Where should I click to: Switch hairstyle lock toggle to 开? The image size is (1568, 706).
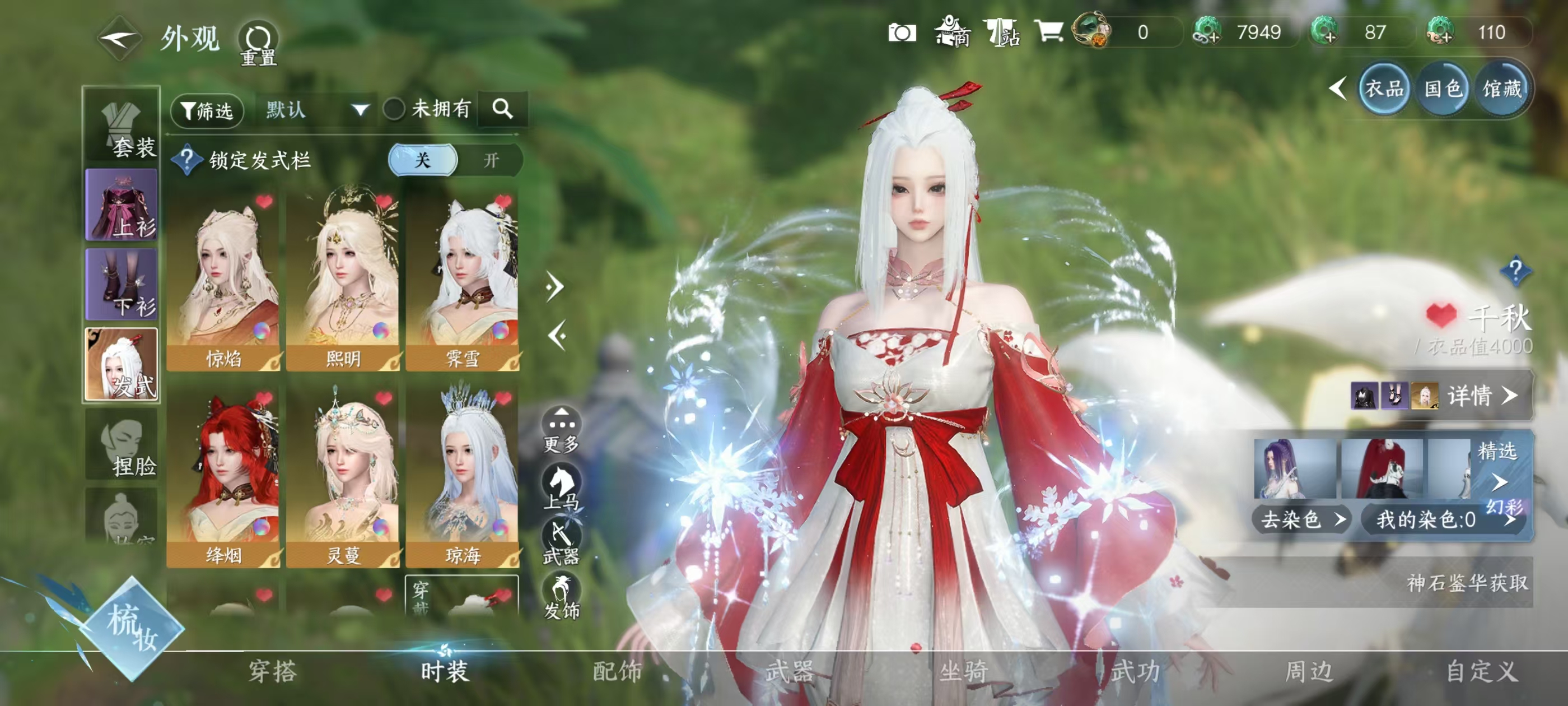pos(491,160)
